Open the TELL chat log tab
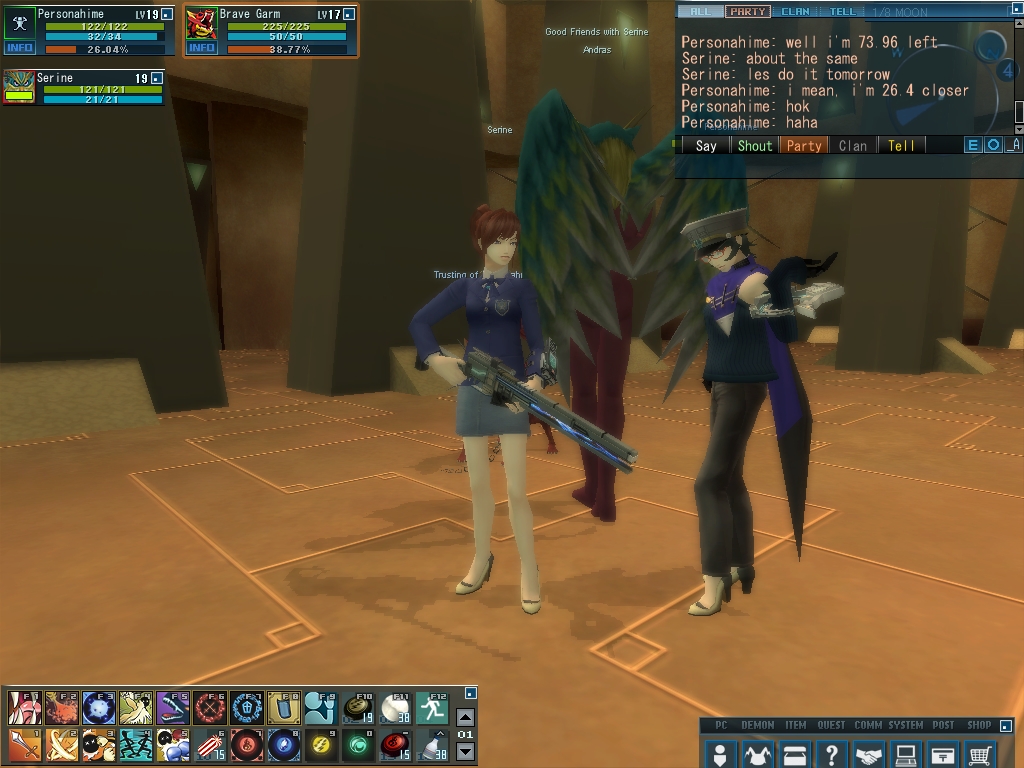The height and width of the screenshot is (768, 1024). point(842,12)
